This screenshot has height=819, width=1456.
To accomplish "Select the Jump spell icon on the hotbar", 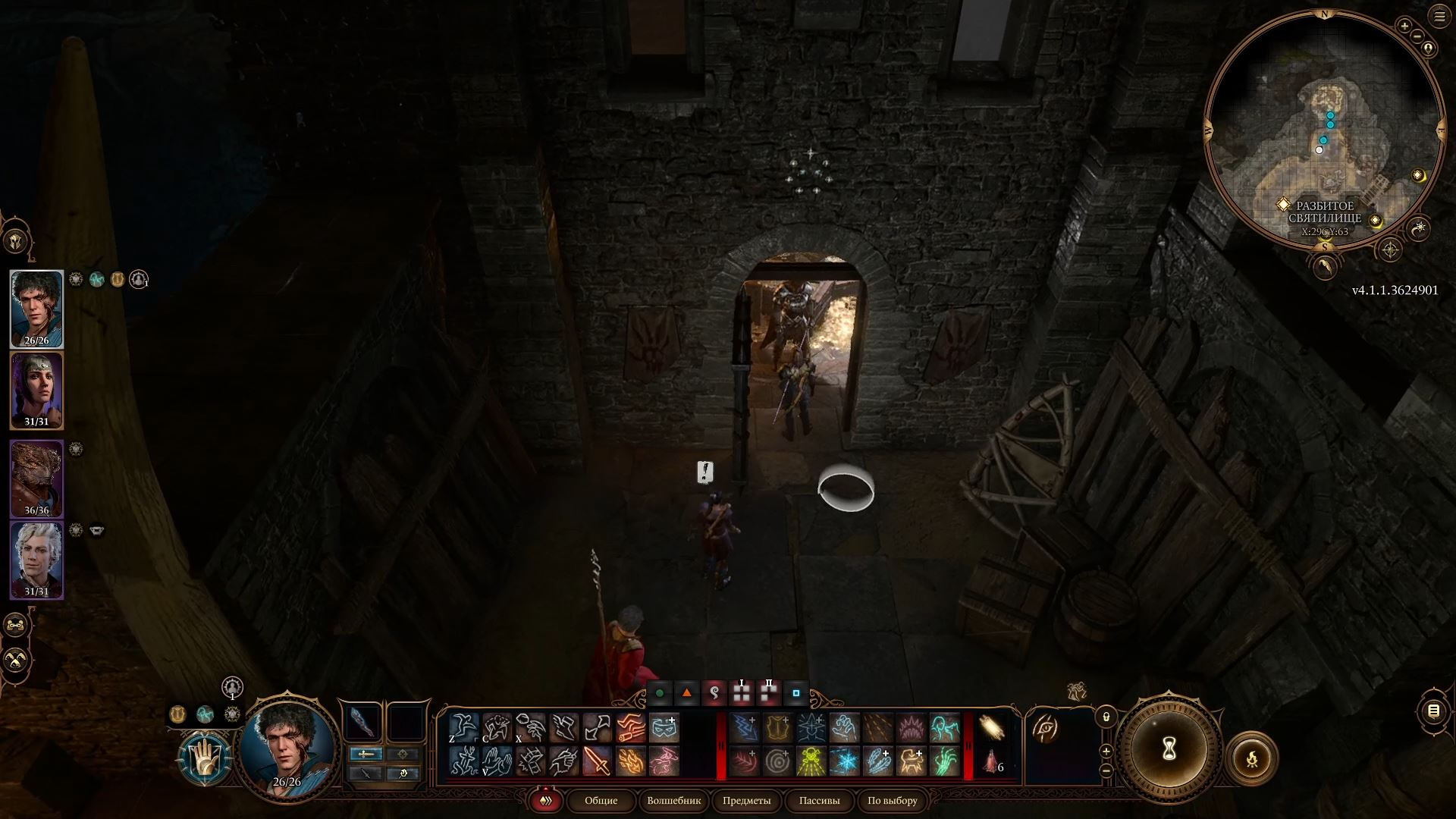I will pos(466,726).
